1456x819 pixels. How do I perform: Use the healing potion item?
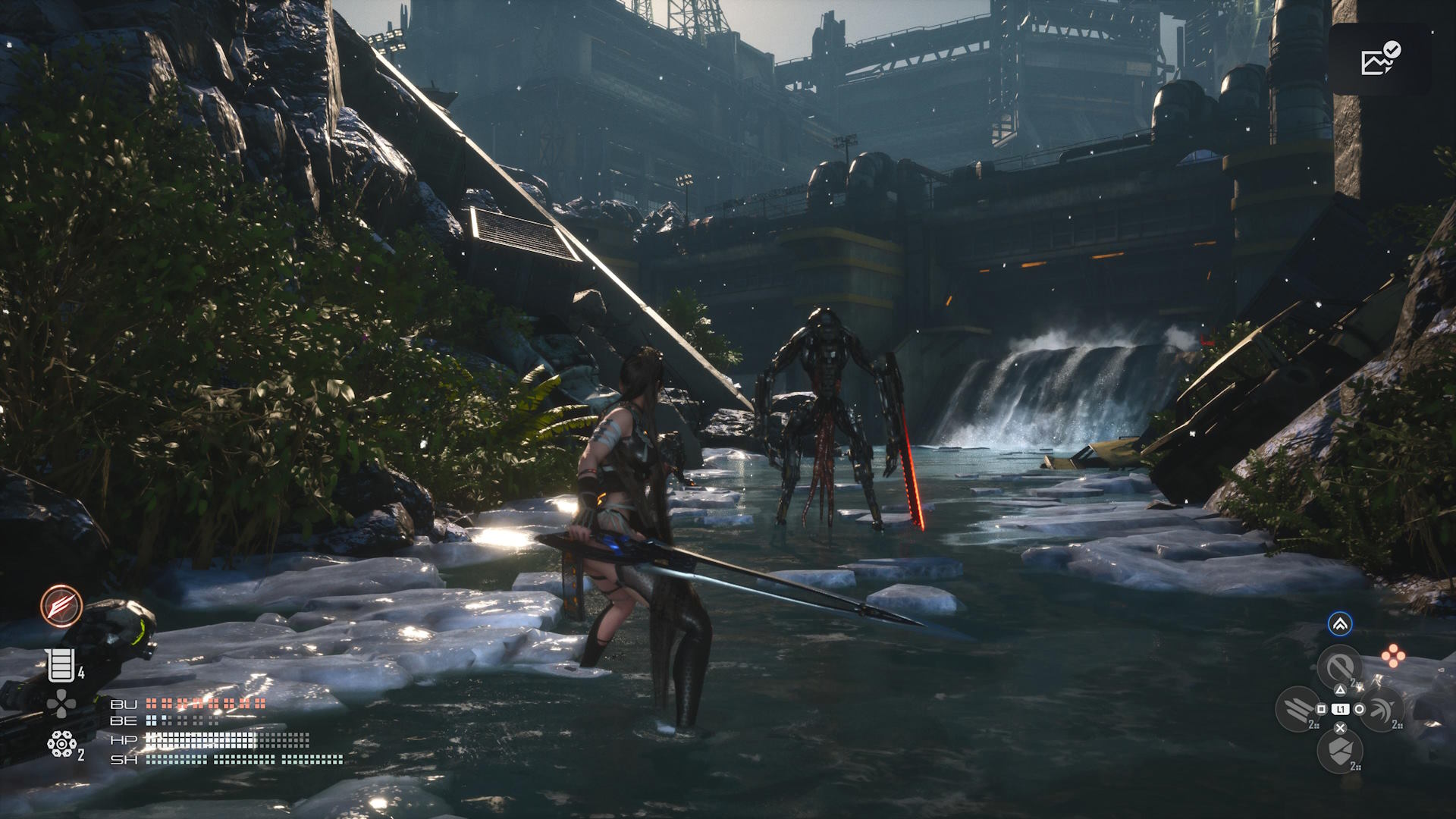click(x=61, y=666)
